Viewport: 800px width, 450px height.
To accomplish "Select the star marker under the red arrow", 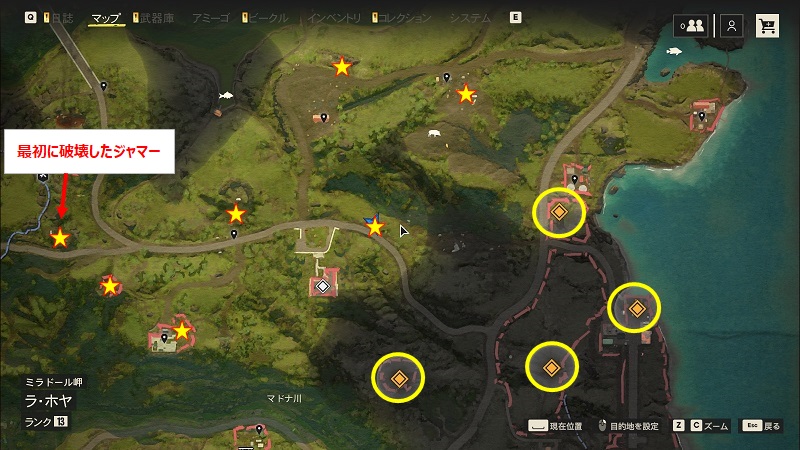I will click(x=60, y=238).
